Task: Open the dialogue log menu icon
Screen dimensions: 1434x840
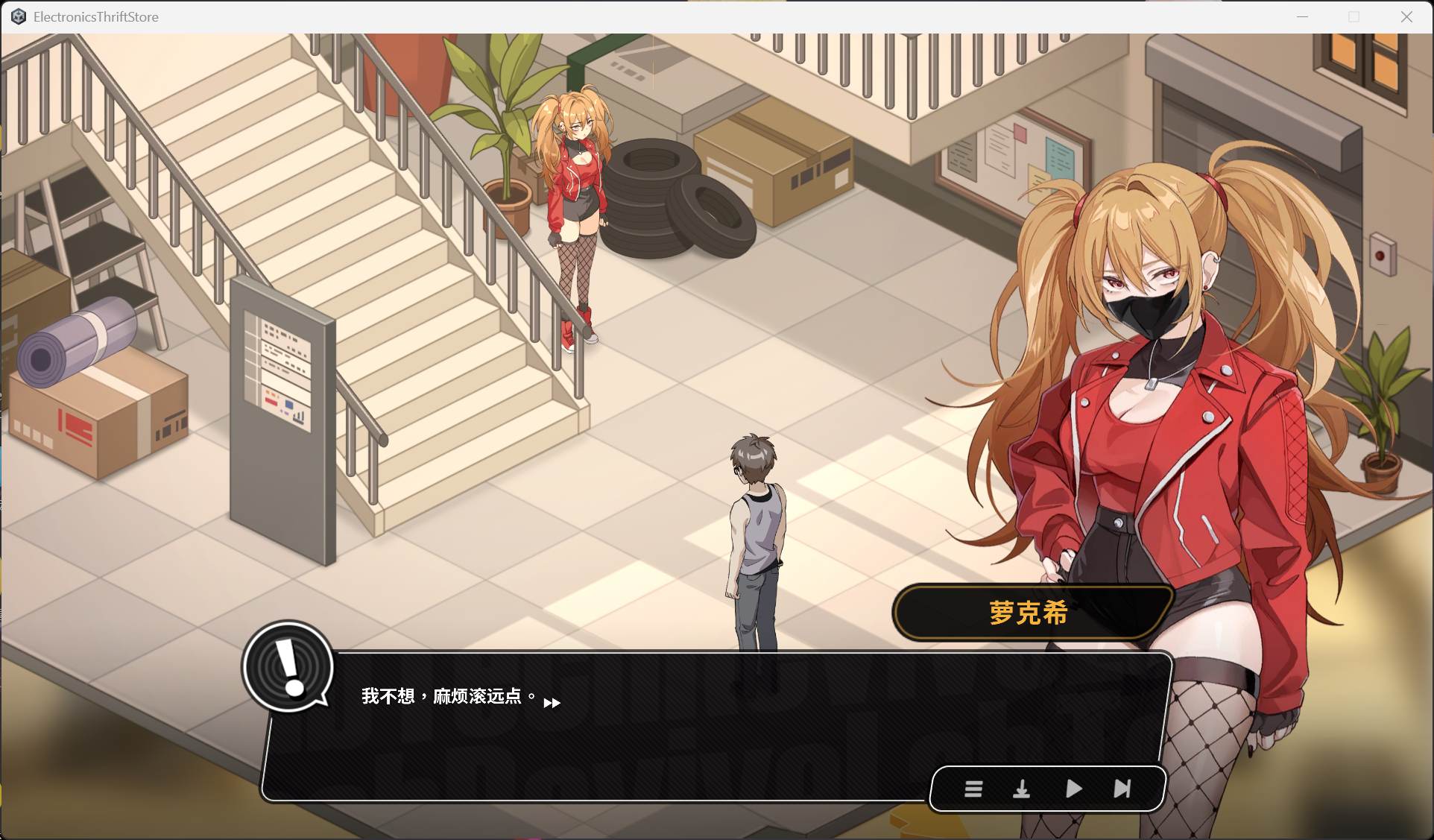Action: tap(973, 789)
